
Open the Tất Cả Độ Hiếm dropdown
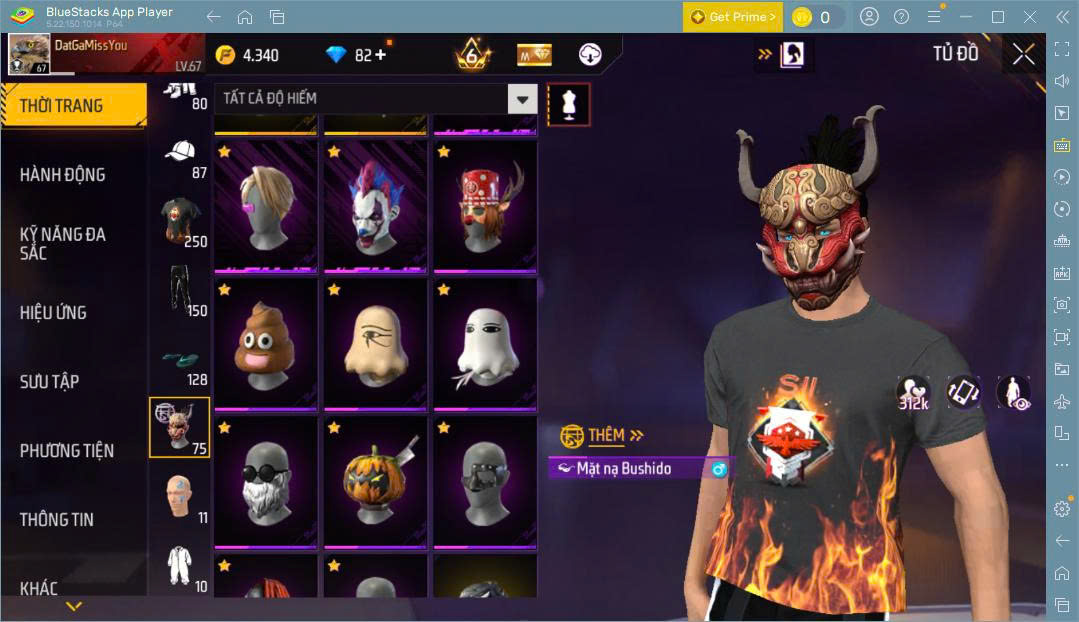click(375, 98)
